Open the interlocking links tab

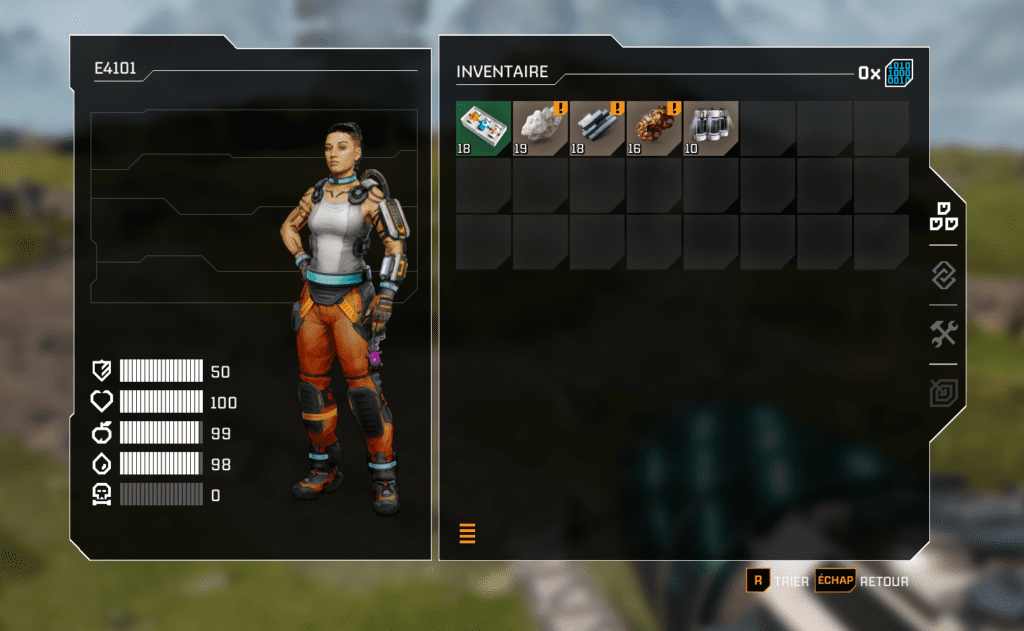944,275
